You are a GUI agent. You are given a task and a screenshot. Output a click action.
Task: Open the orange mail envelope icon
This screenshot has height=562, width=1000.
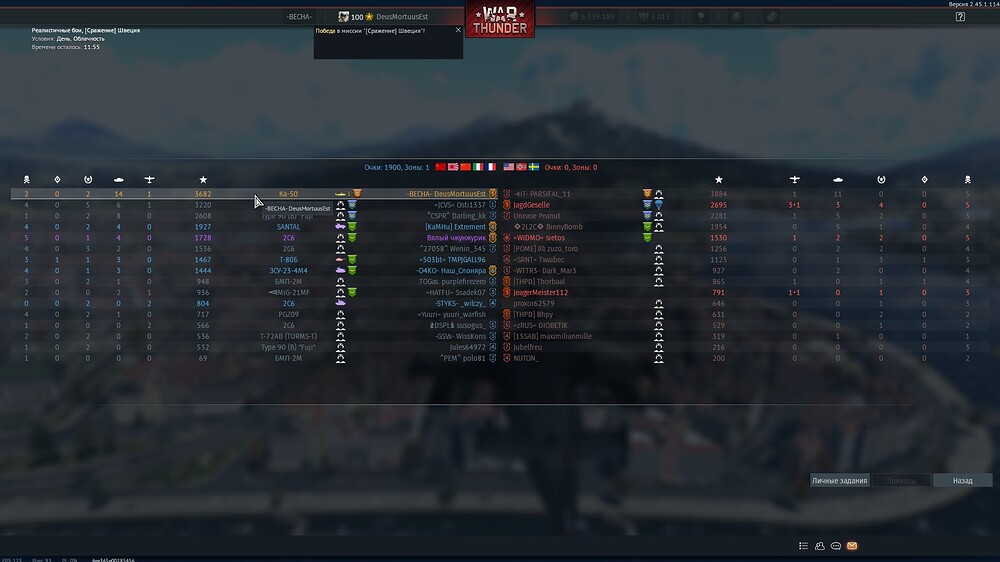tap(852, 546)
